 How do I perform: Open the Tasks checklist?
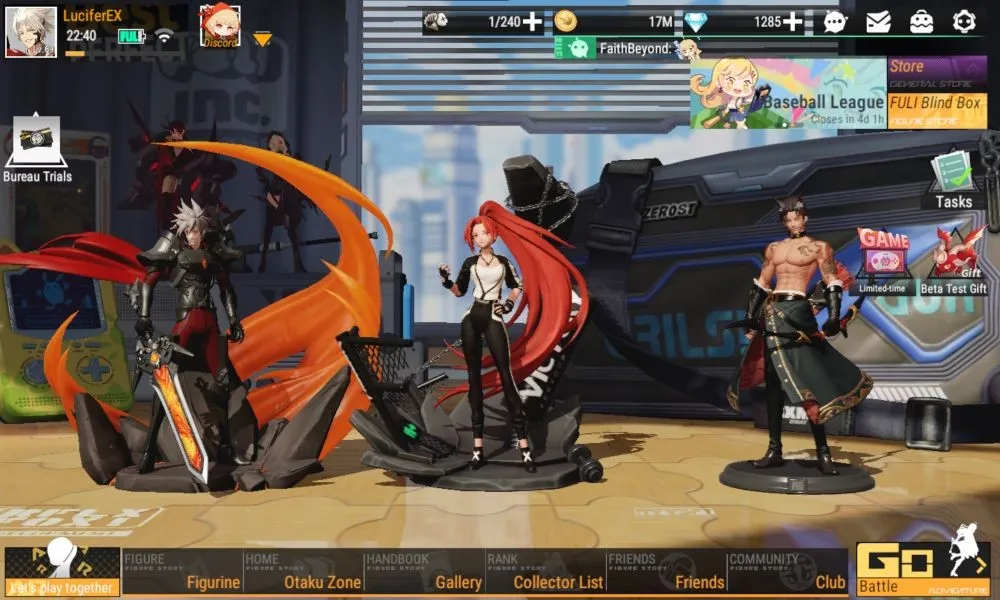point(953,180)
